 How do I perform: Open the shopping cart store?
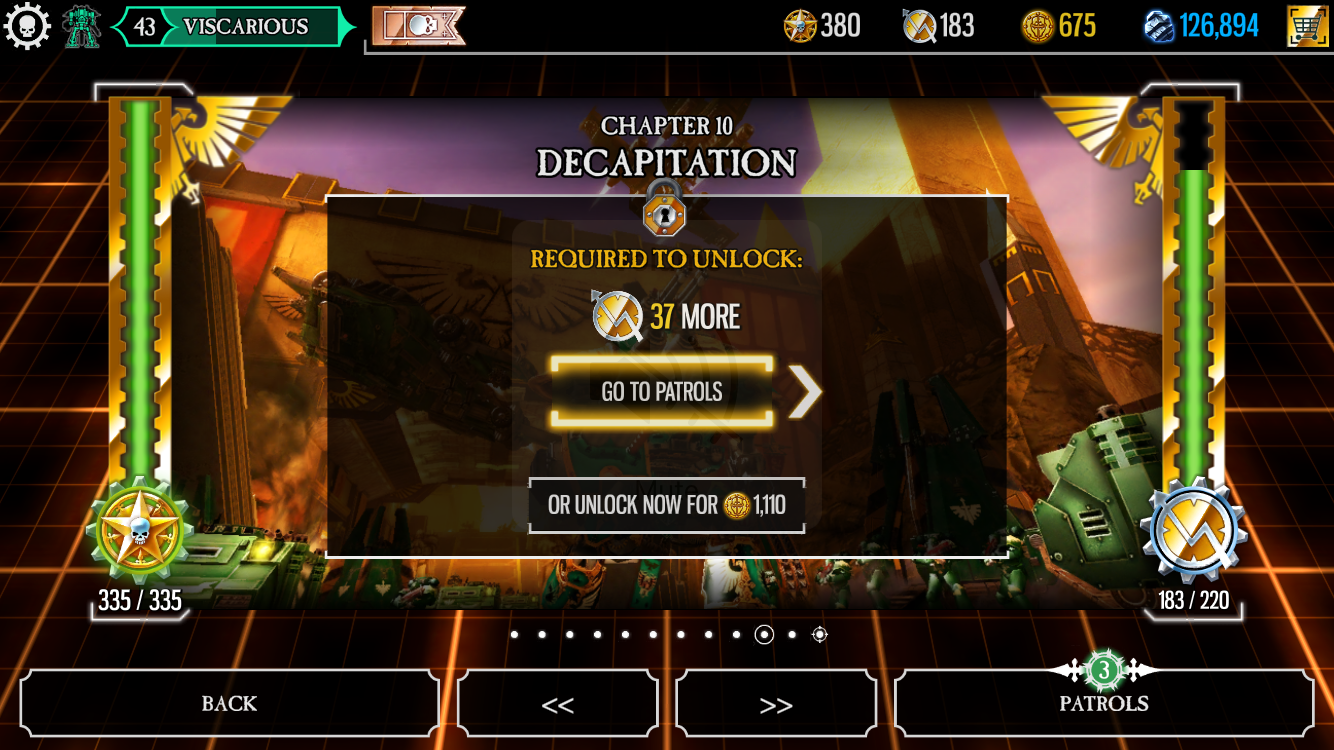pyautogui.click(x=1307, y=26)
